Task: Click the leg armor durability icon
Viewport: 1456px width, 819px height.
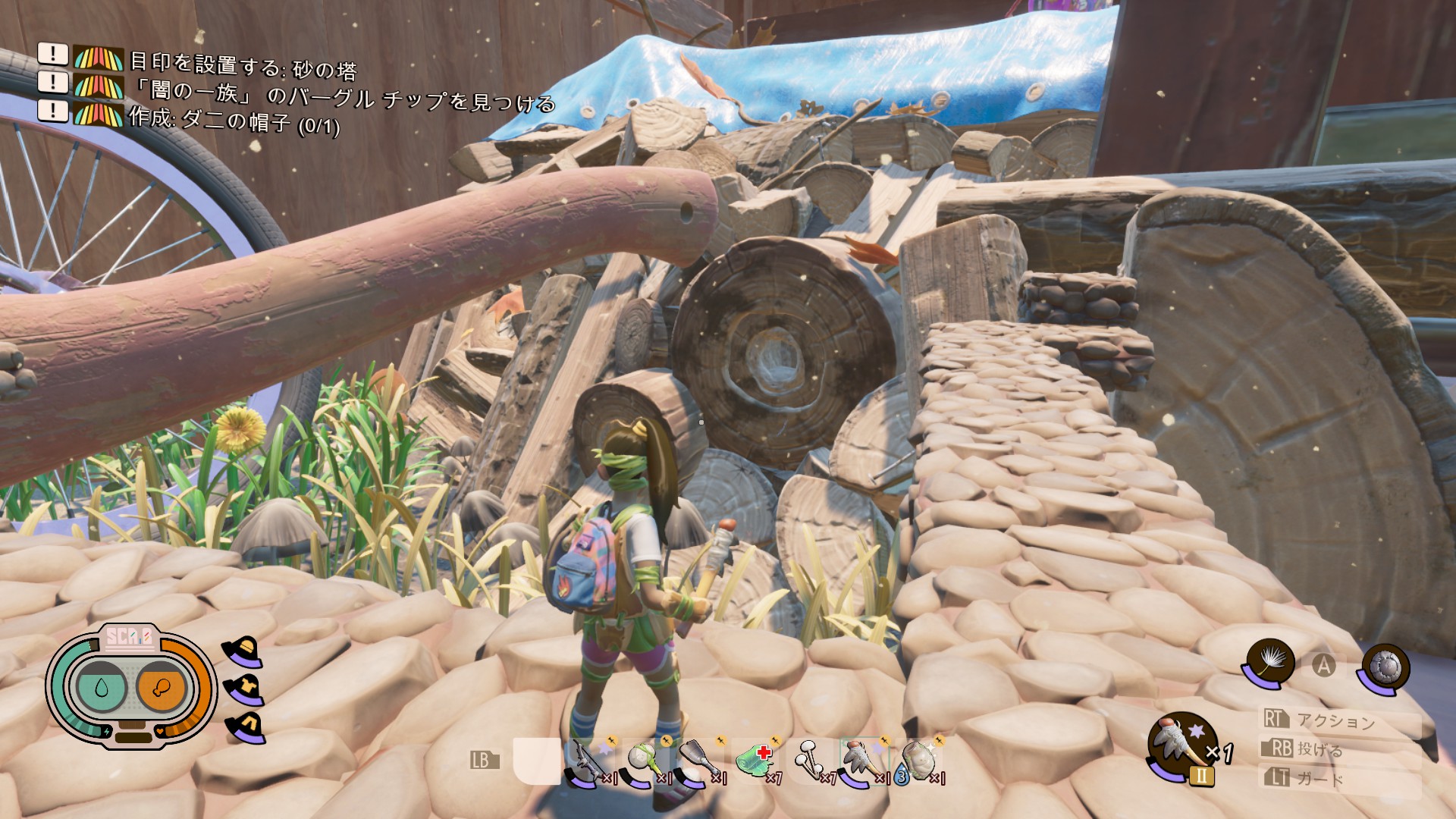Action: (246, 726)
